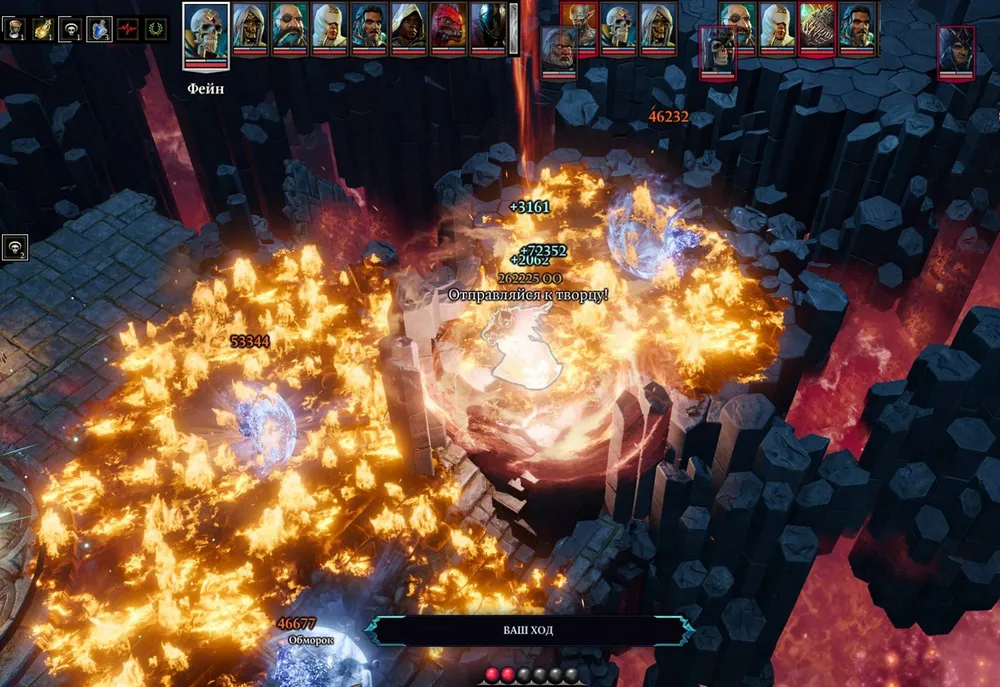The image size is (1000, 687).
Task: Inspect the blue potion status icon
Action: pyautogui.click(x=100, y=29)
